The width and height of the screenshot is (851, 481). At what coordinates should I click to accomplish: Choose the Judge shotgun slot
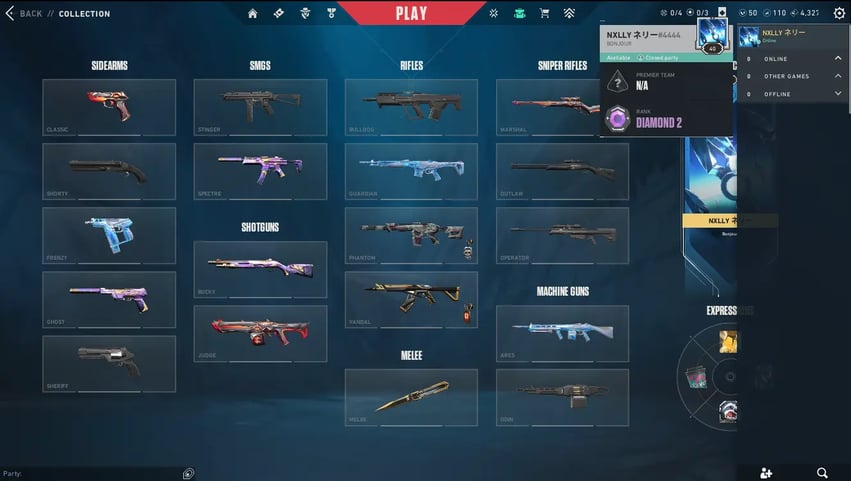point(260,333)
